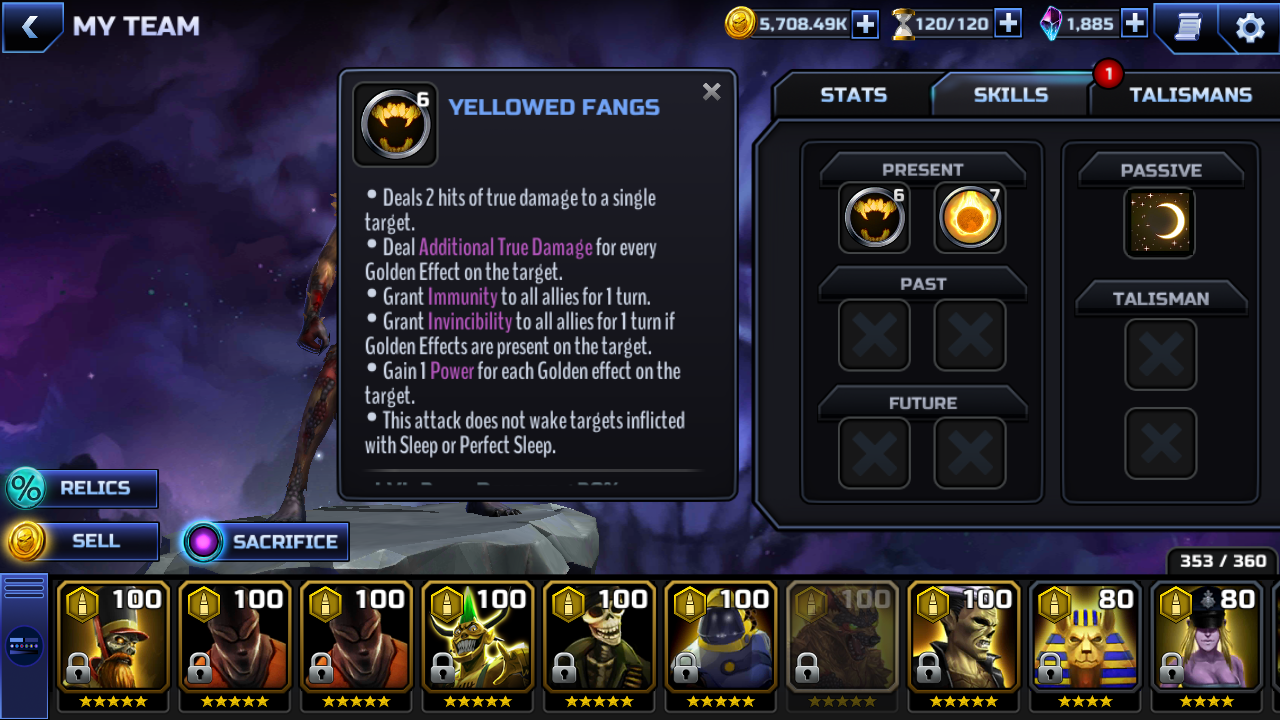Select the Skills tab
This screenshot has width=1280, height=720.
(x=1010, y=95)
